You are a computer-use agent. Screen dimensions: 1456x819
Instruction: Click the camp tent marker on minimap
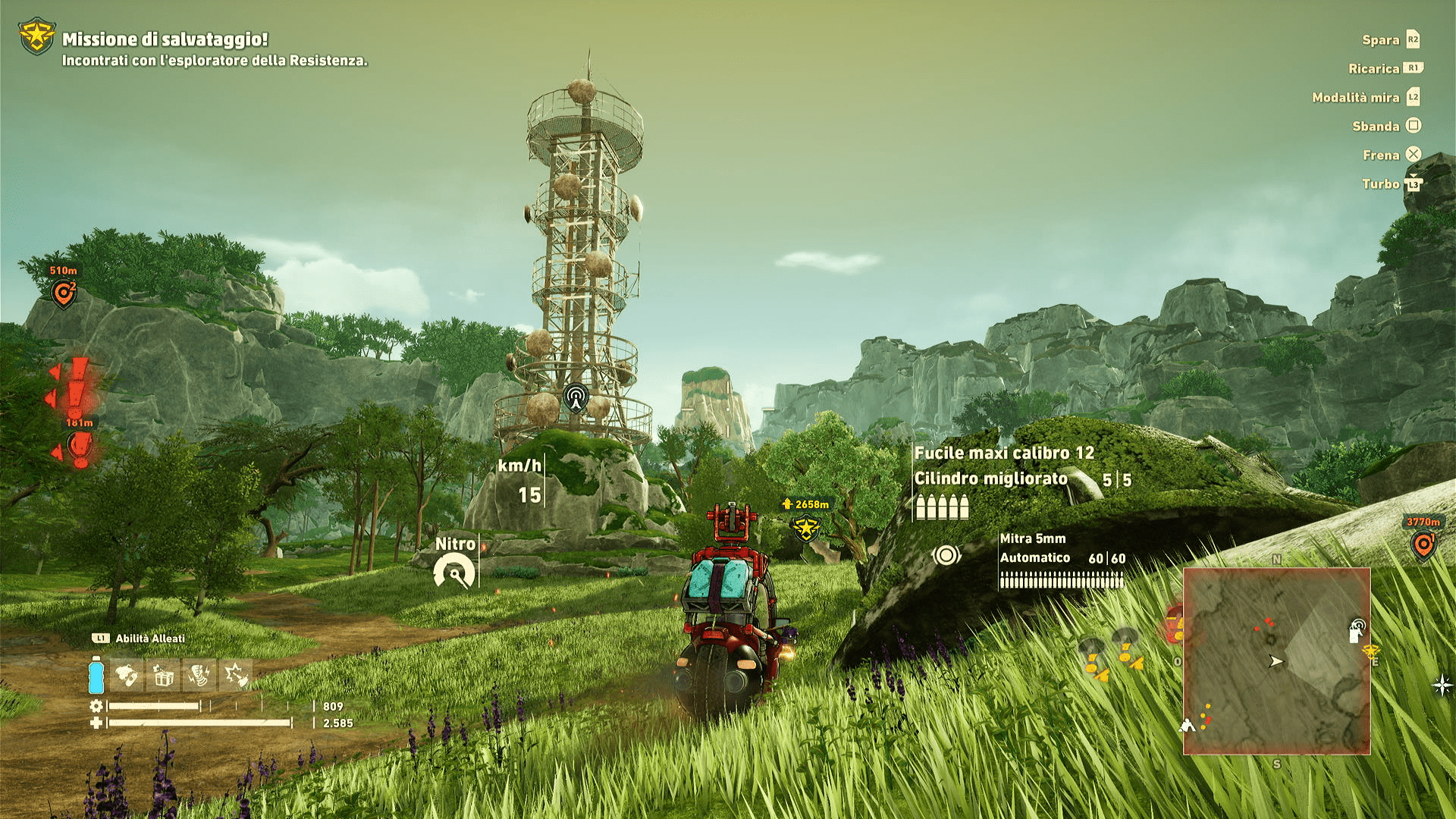(1188, 726)
